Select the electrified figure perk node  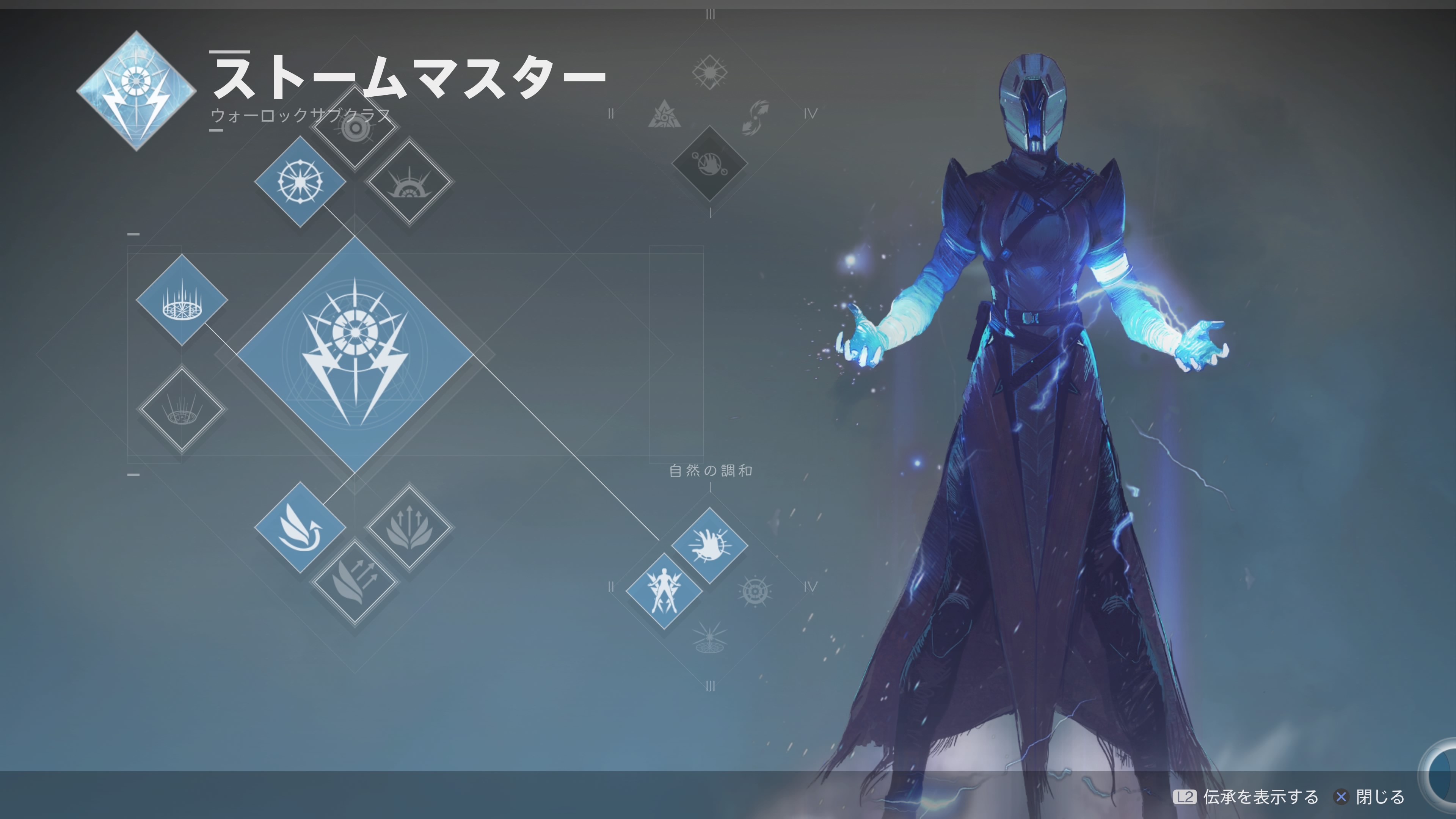coord(664,591)
